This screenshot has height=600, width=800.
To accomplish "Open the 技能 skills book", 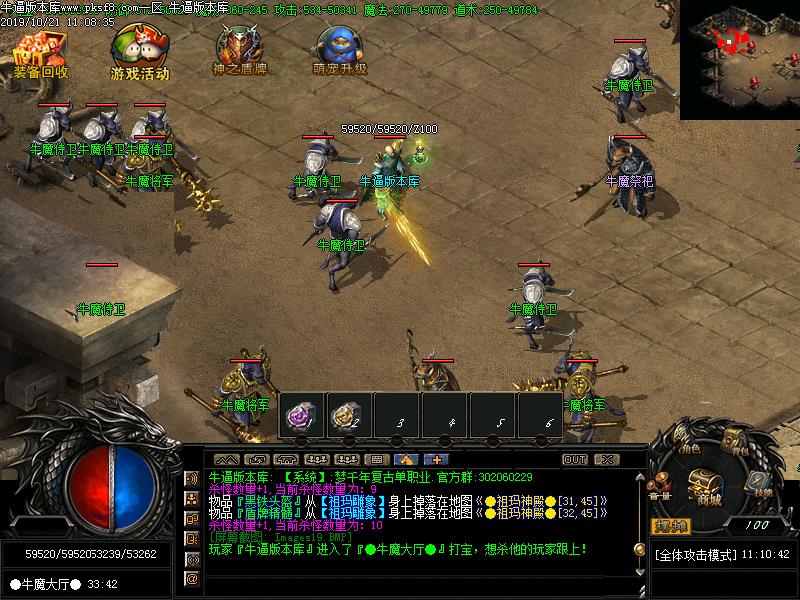I will pos(762,485).
